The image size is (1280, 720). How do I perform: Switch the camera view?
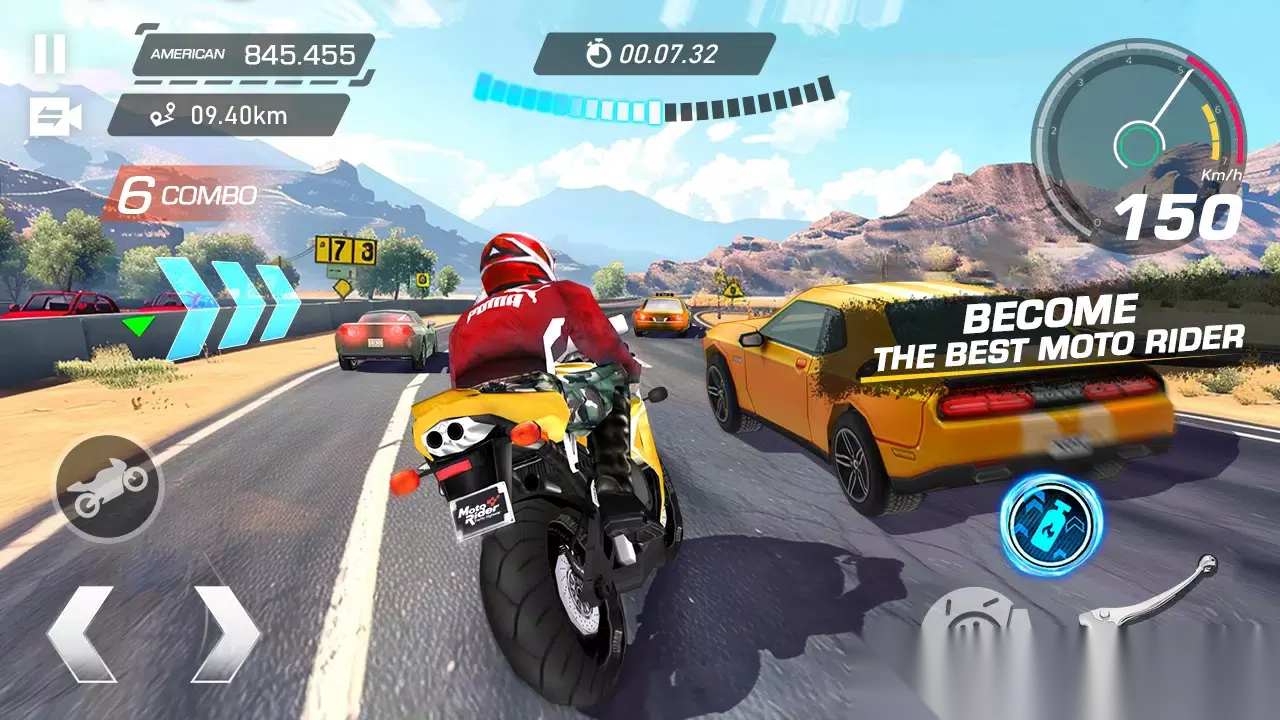pyautogui.click(x=55, y=117)
